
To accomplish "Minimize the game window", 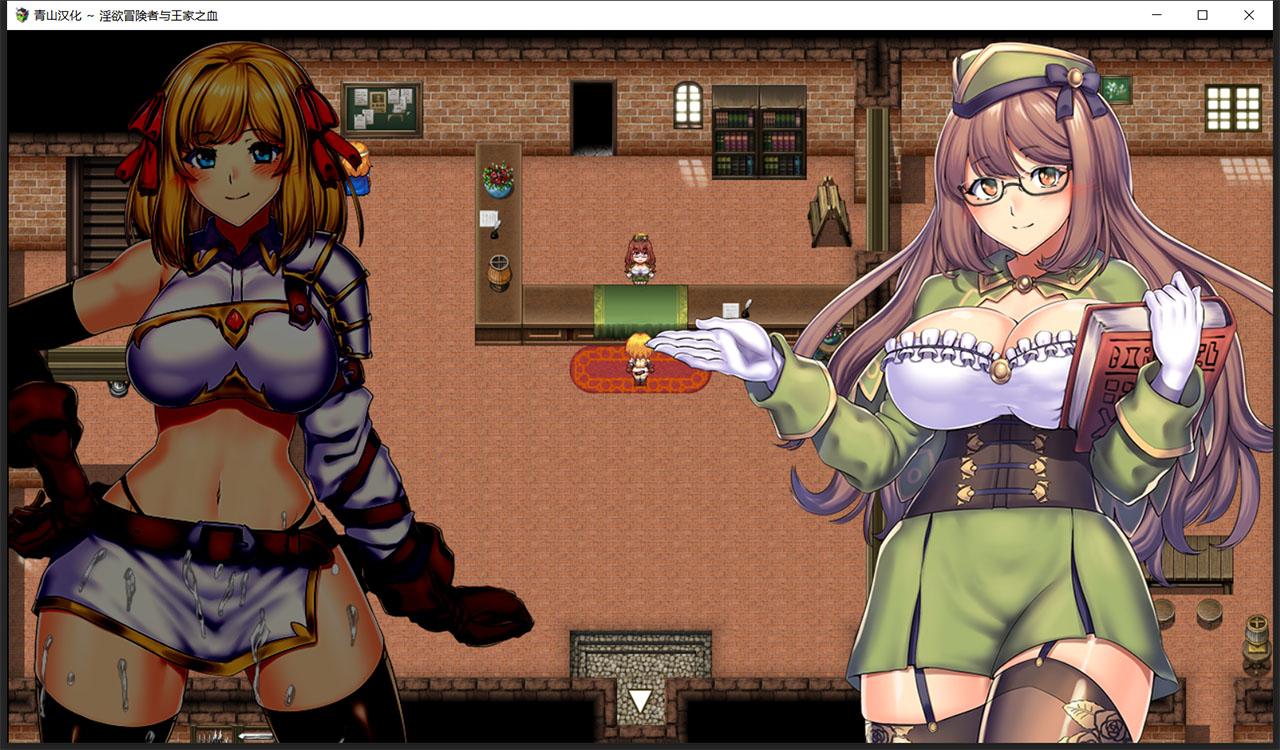I will (1156, 15).
